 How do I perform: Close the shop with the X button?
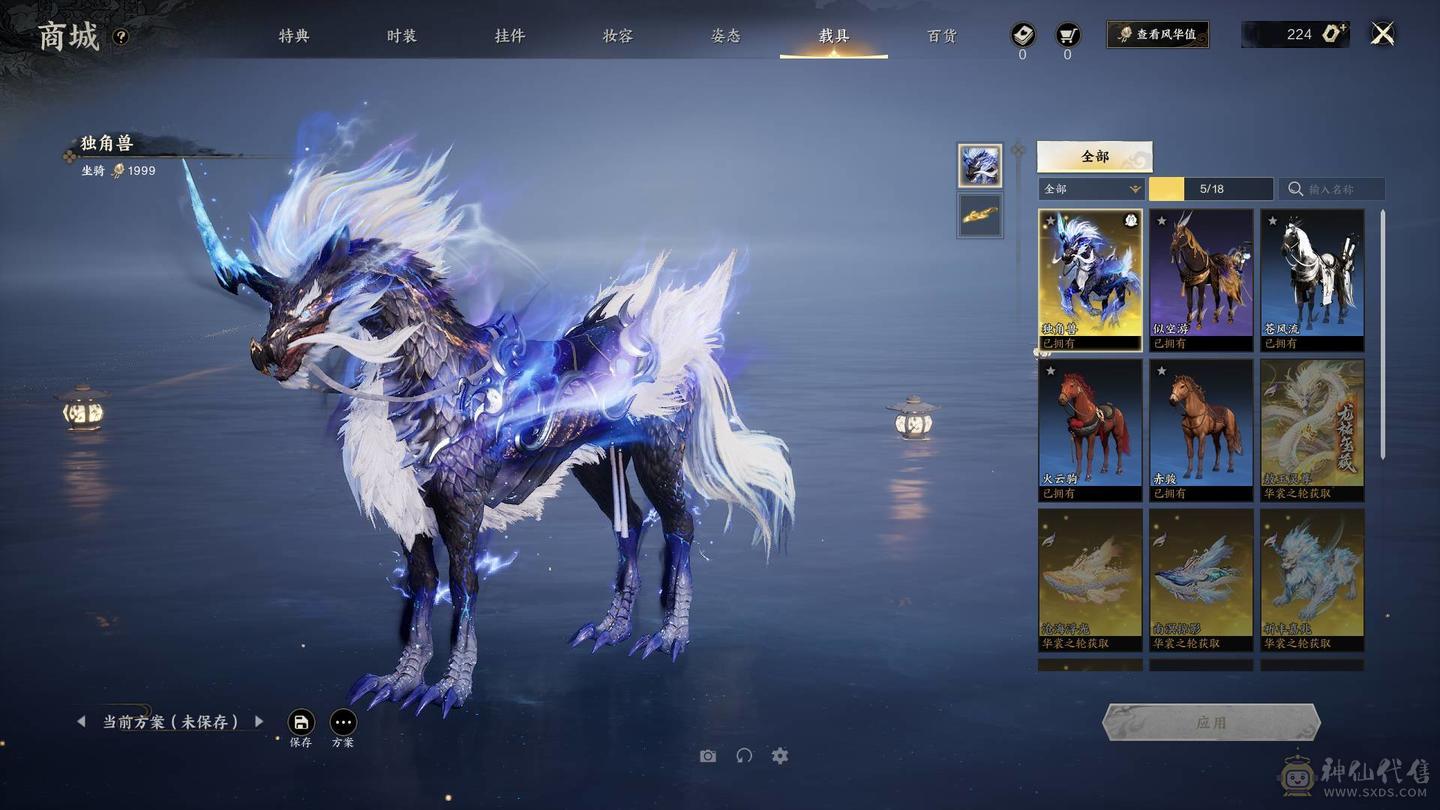[1382, 35]
